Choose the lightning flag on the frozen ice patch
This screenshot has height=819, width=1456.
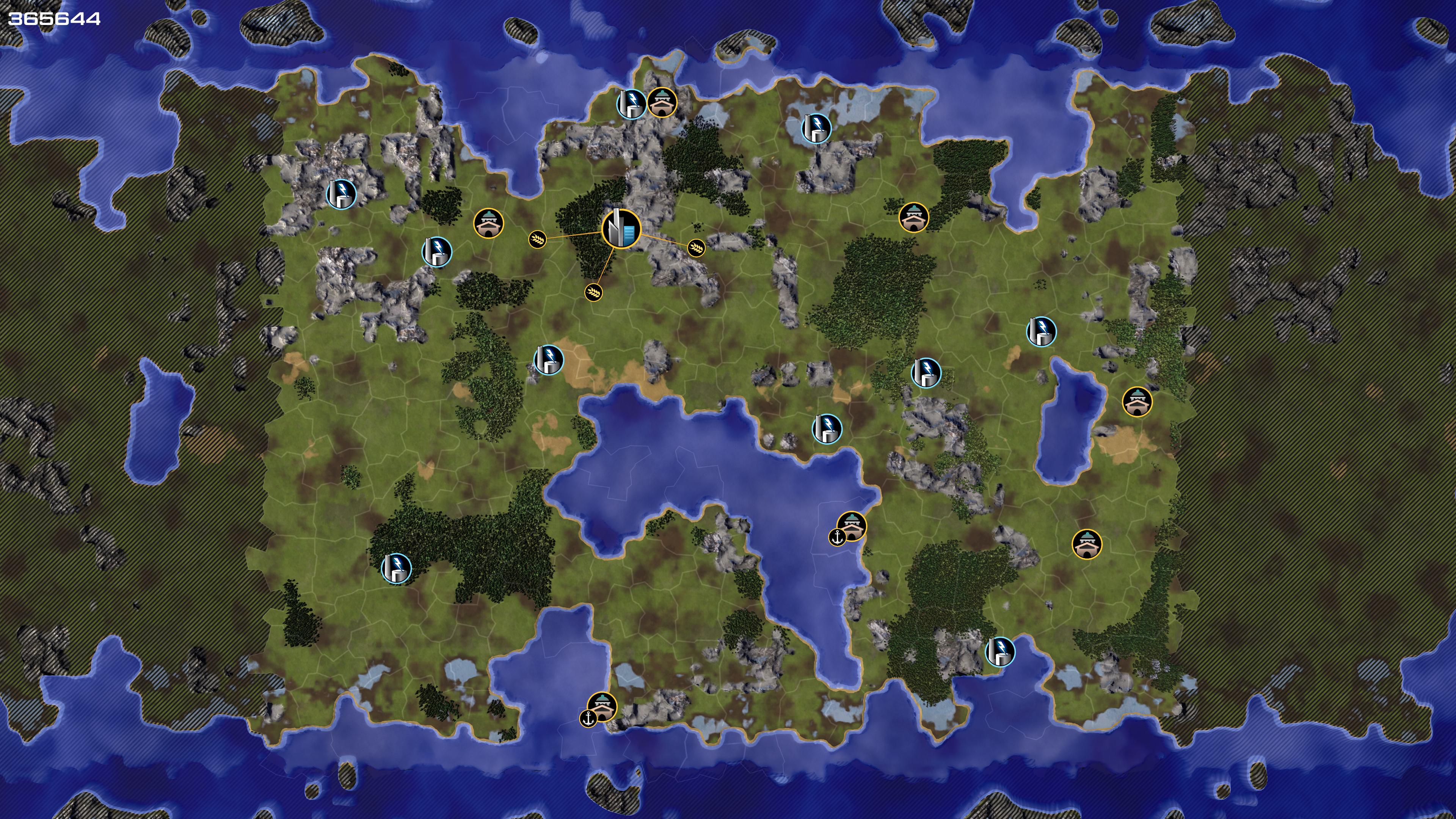coord(816,128)
